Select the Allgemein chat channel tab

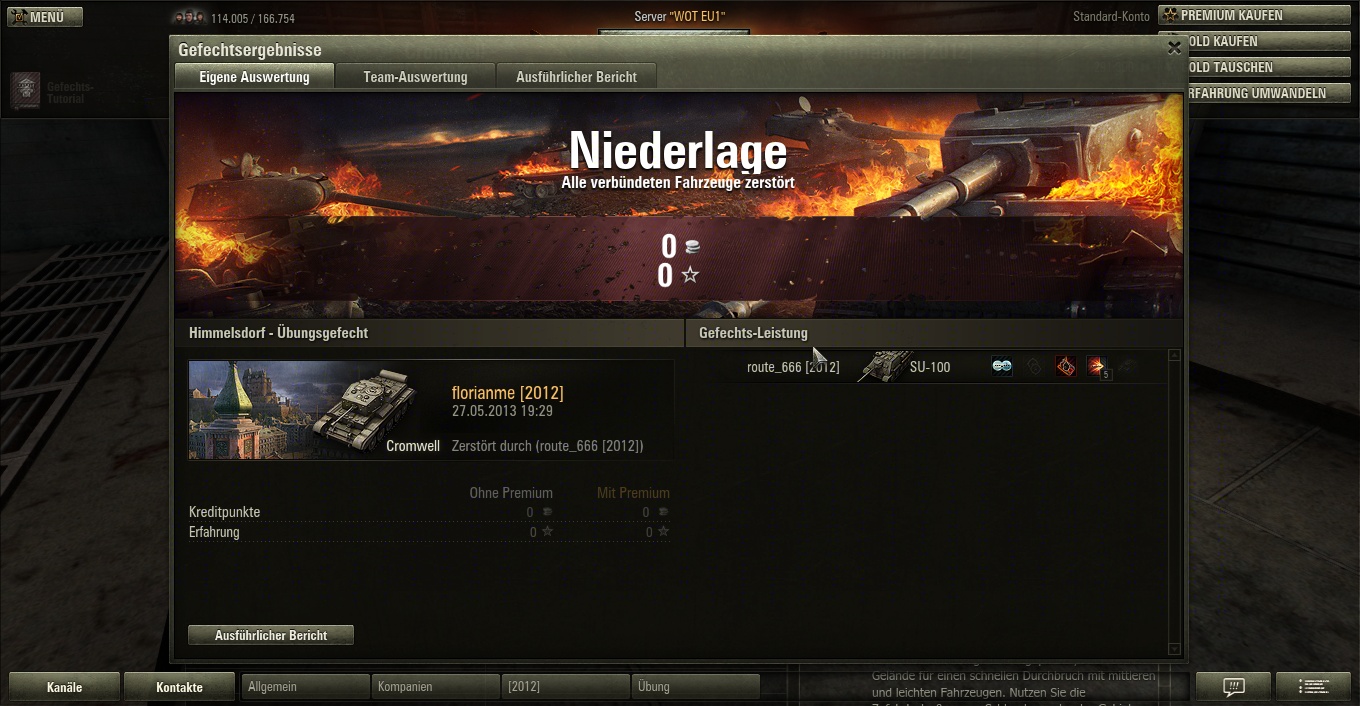pyautogui.click(x=305, y=687)
